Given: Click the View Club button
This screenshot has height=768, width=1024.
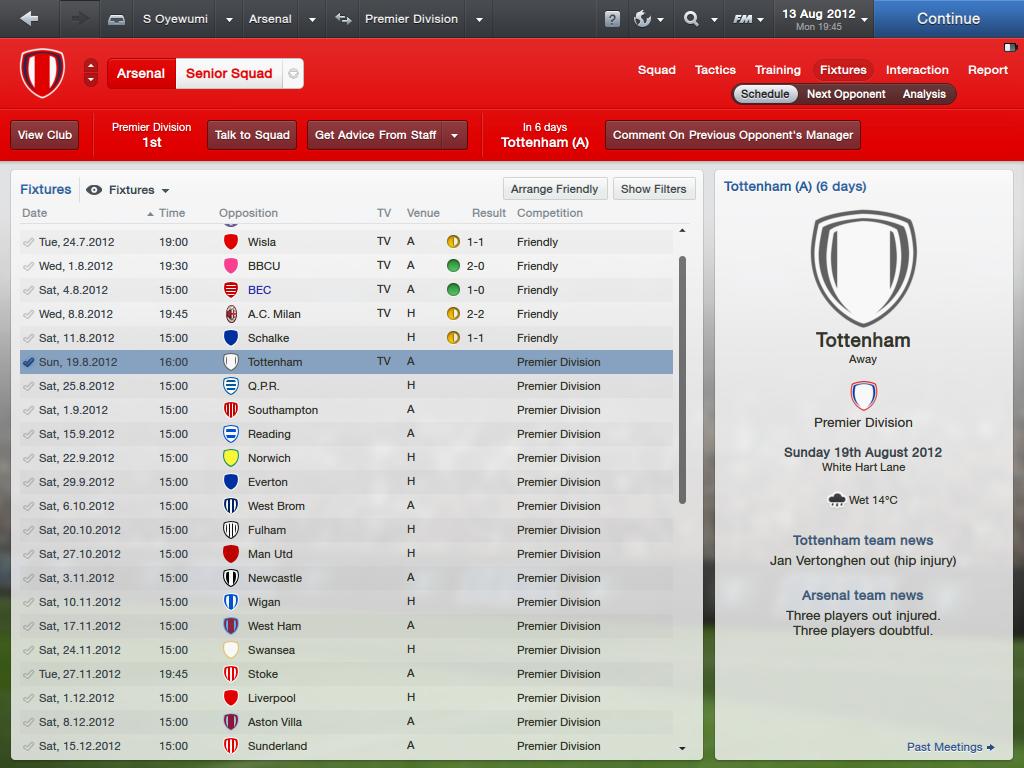Looking at the screenshot, I should point(45,135).
